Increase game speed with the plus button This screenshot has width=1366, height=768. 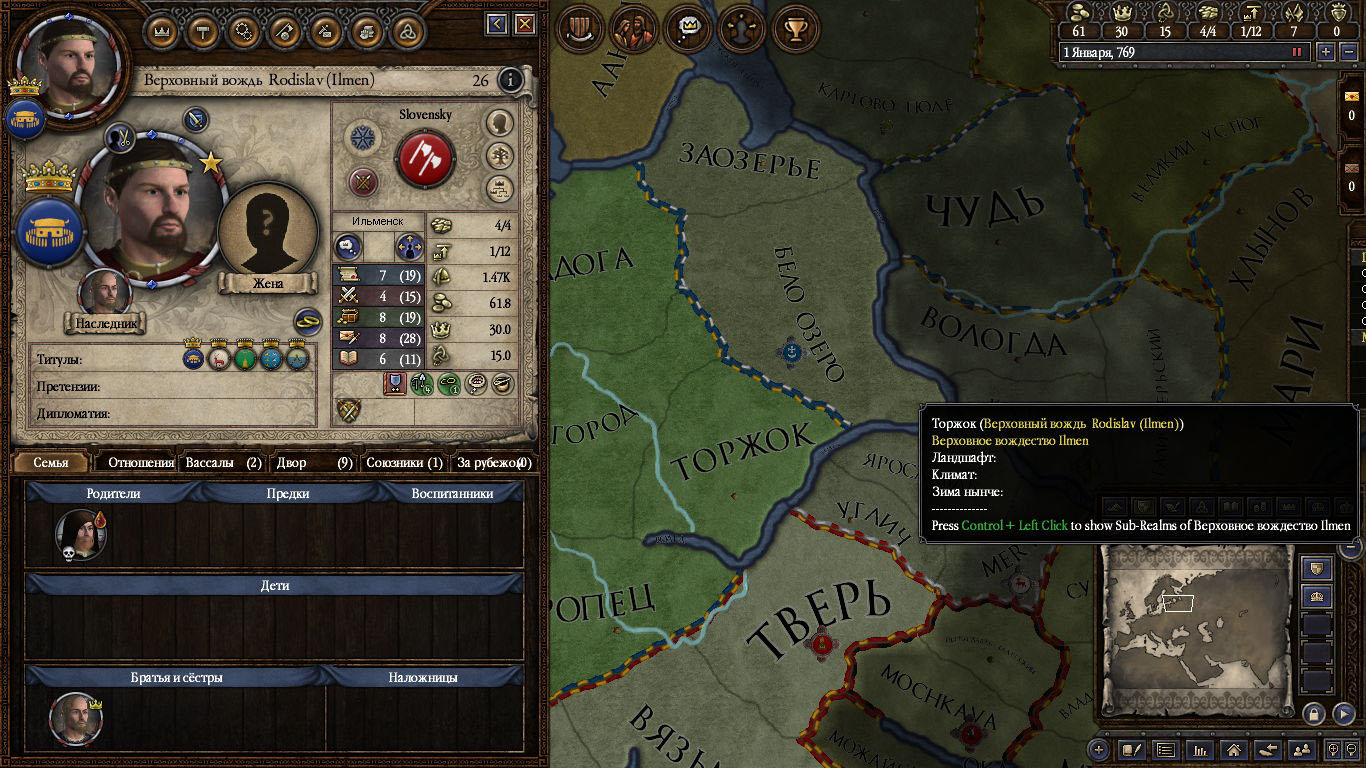(1326, 52)
